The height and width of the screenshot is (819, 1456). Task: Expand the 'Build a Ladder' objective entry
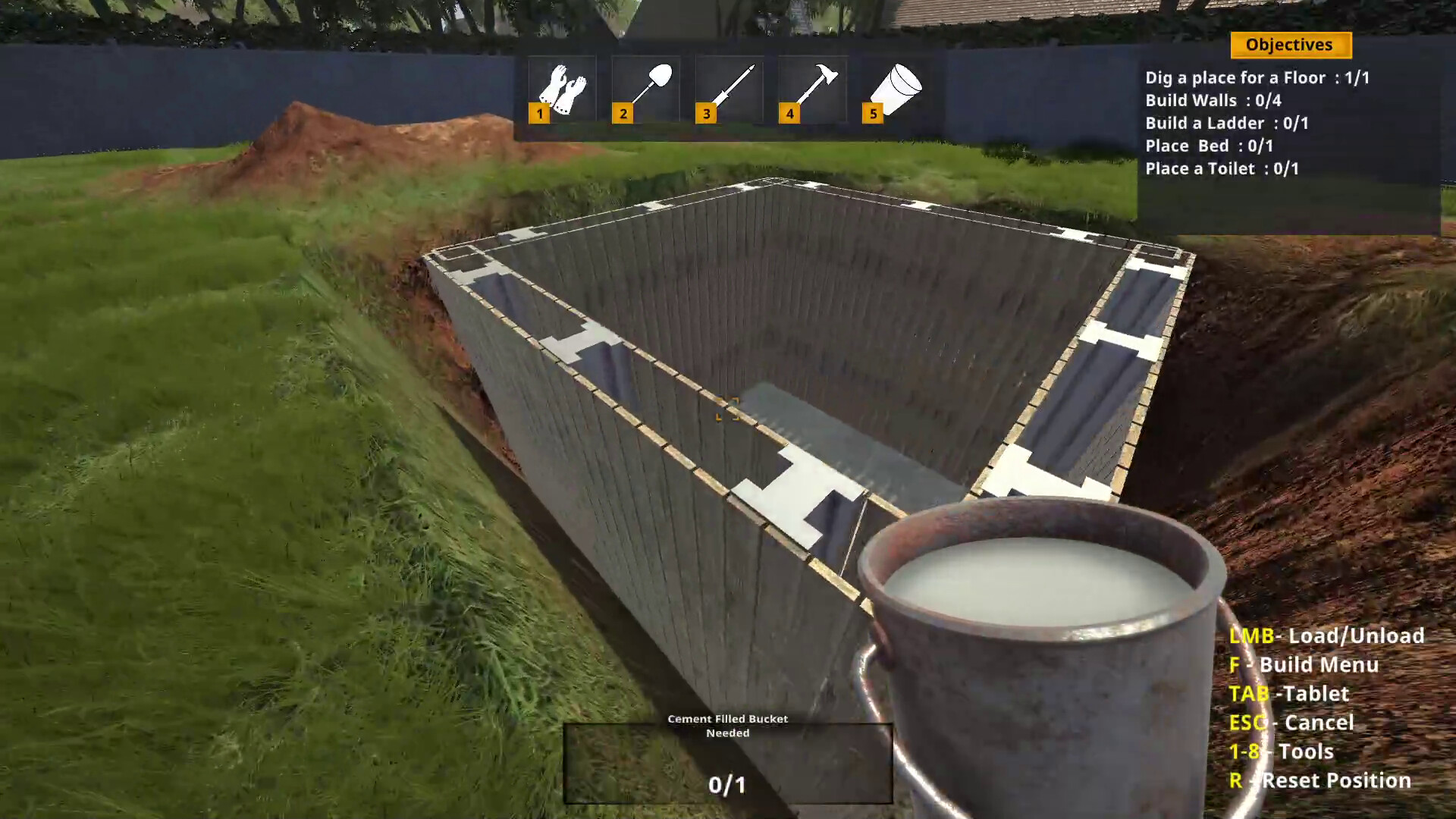(1228, 123)
